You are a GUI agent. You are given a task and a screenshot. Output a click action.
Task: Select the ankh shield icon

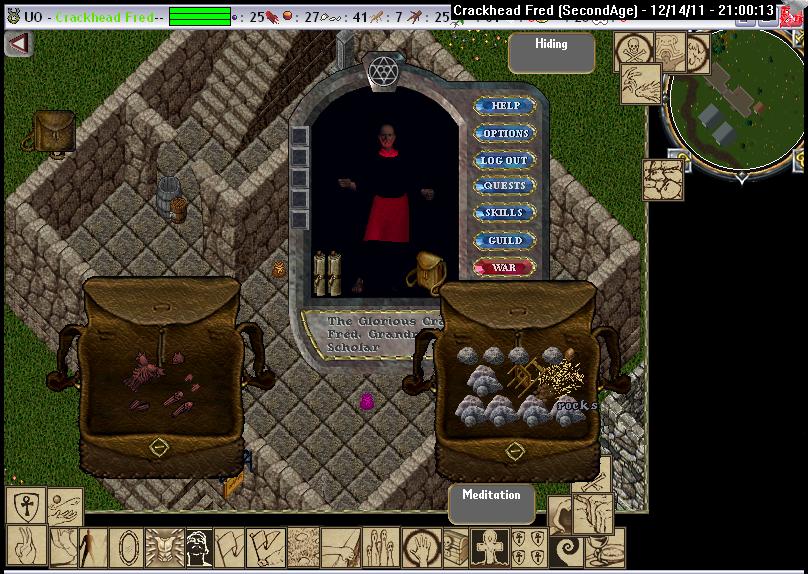tap(24, 505)
